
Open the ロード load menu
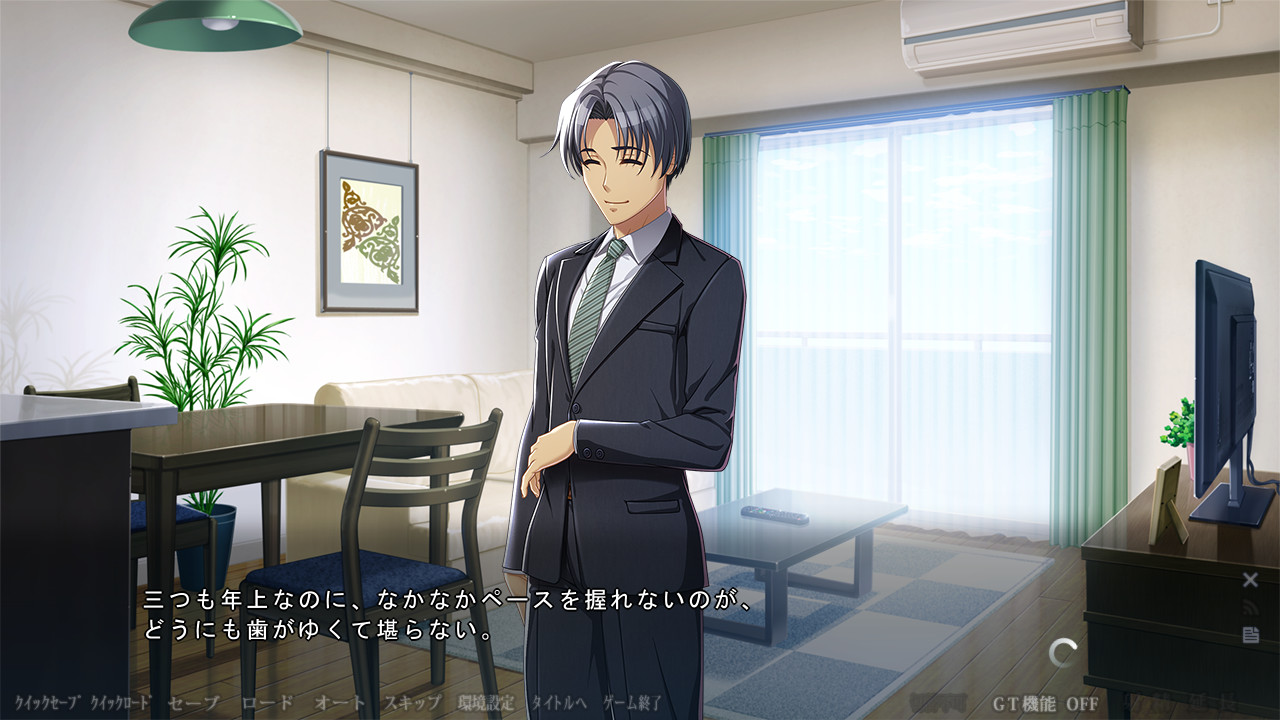[x=267, y=702]
